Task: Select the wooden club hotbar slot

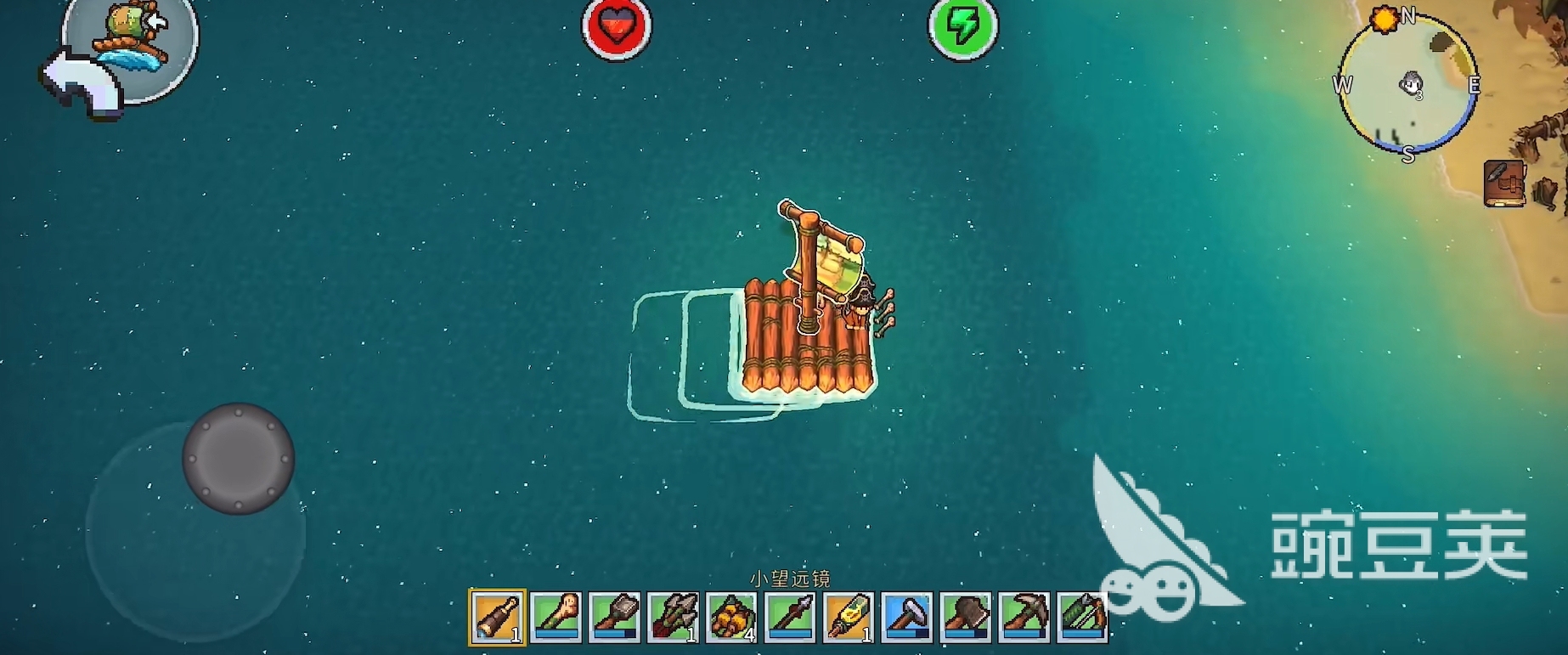Action: coord(556,617)
